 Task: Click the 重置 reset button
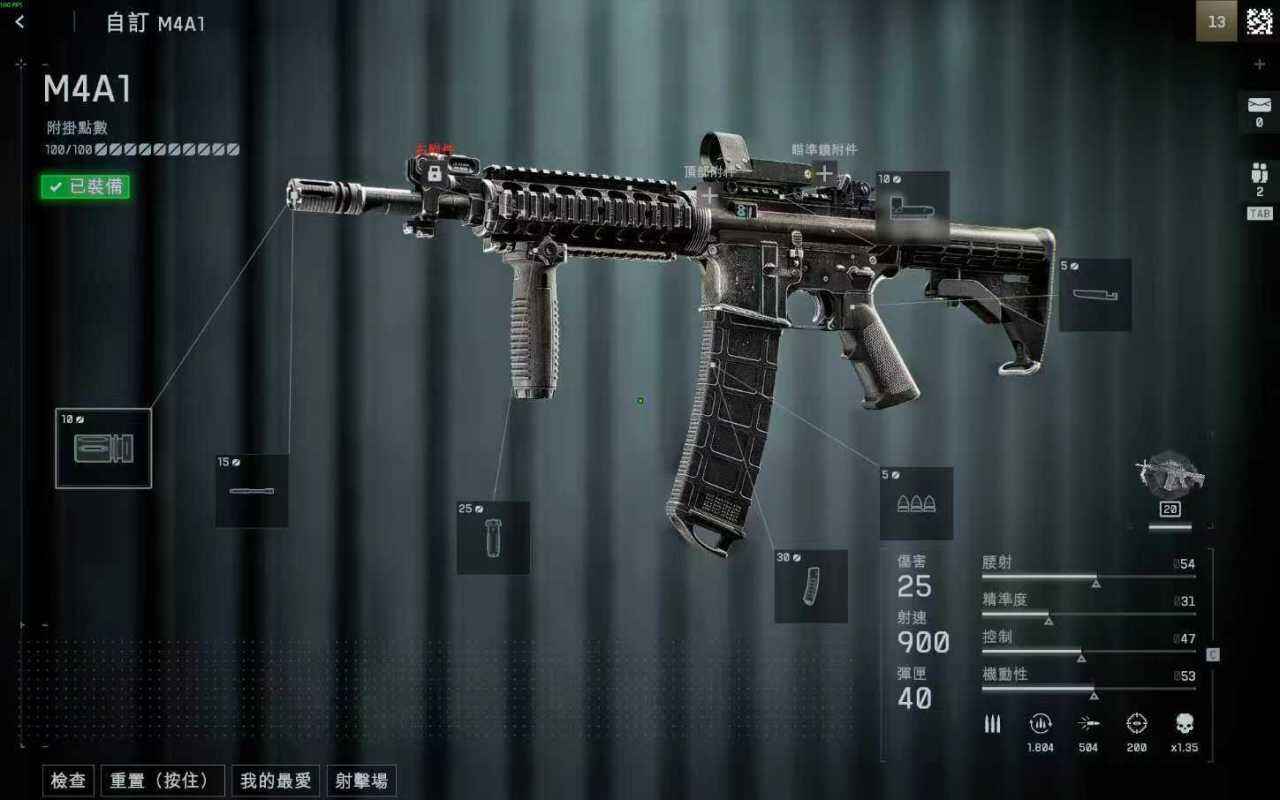click(161, 781)
